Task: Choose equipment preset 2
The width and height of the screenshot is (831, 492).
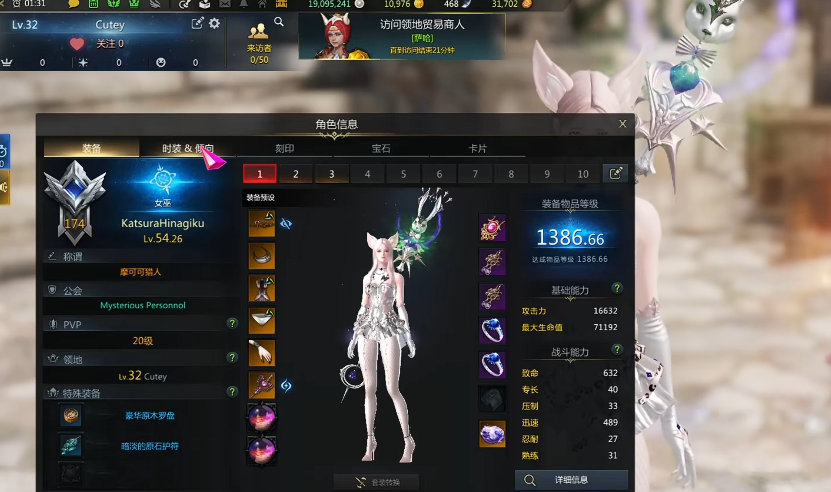Action: click(x=296, y=174)
